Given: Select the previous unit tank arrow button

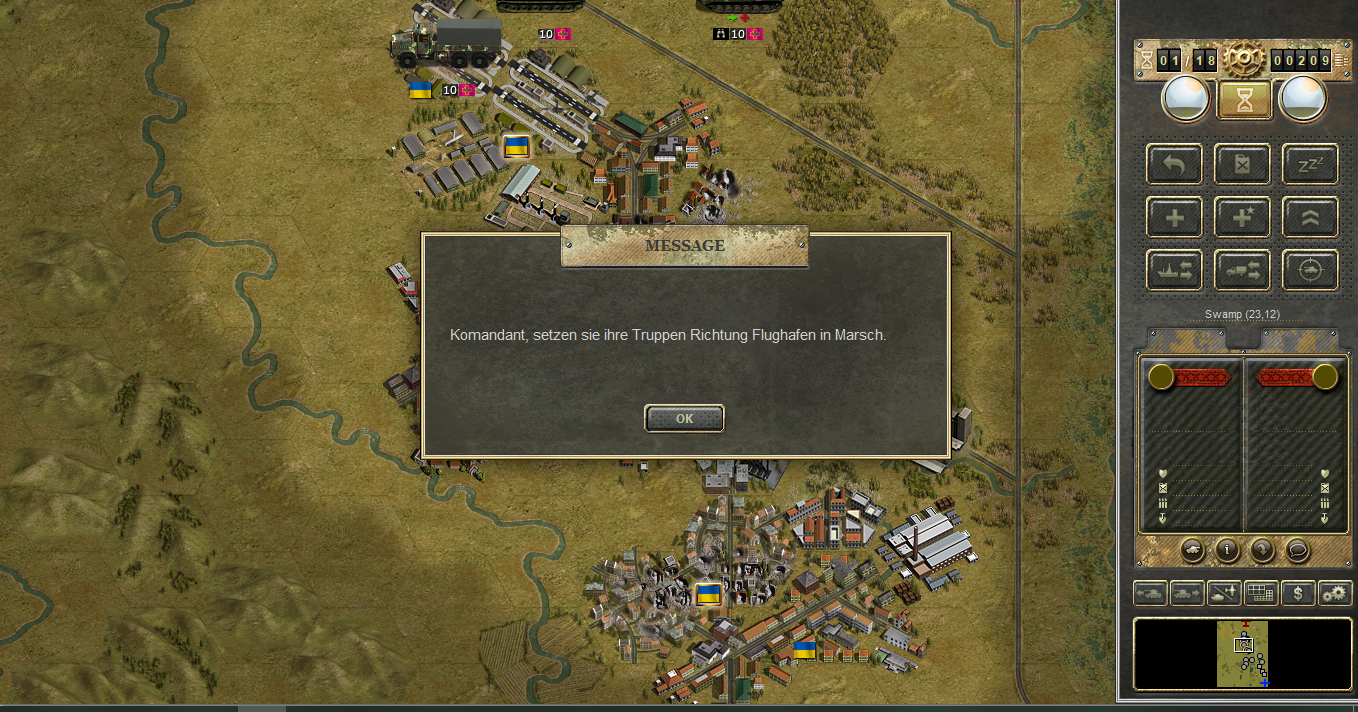Looking at the screenshot, I should point(1150,593).
